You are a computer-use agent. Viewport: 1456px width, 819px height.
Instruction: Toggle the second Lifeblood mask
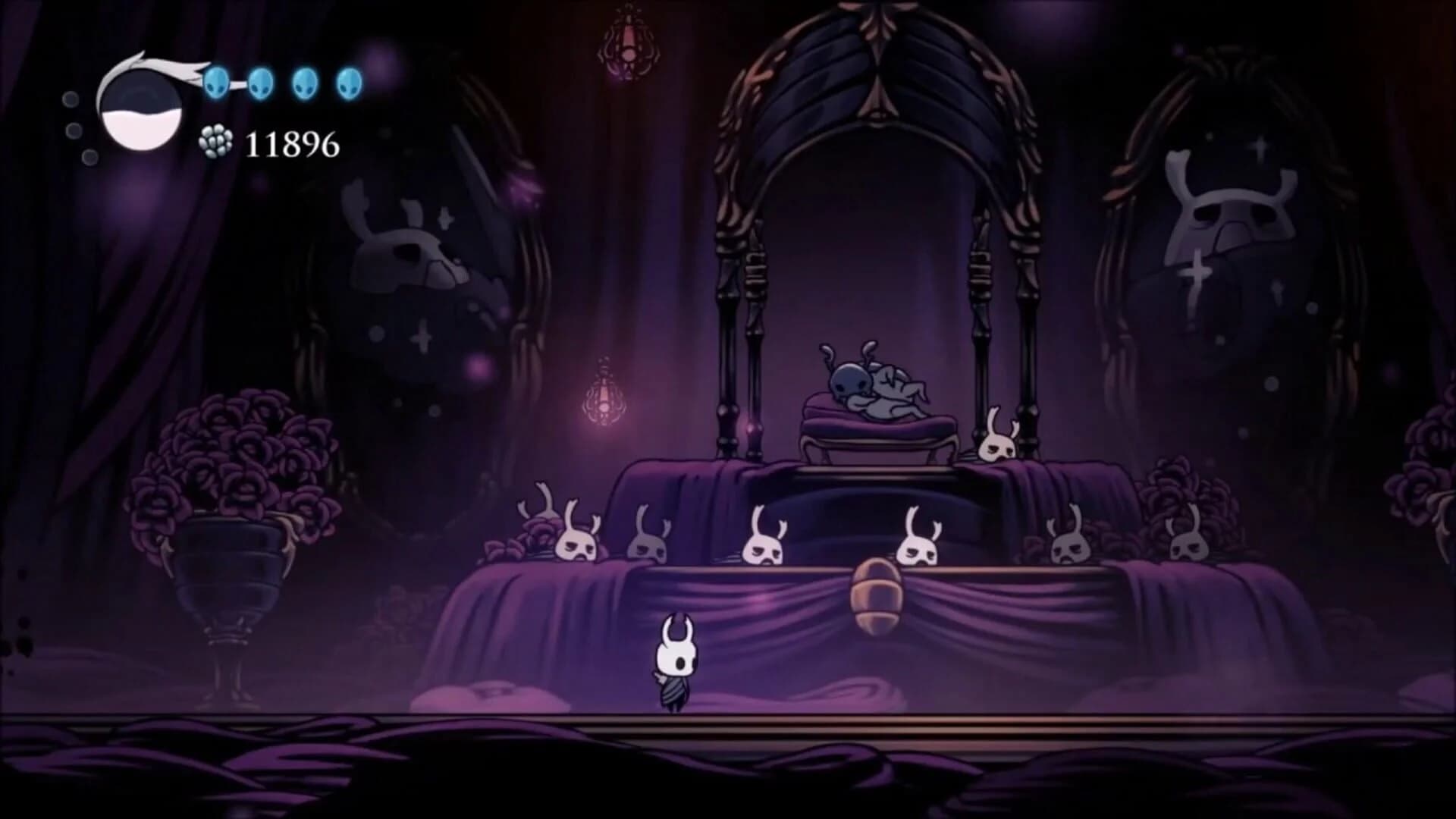(x=261, y=83)
